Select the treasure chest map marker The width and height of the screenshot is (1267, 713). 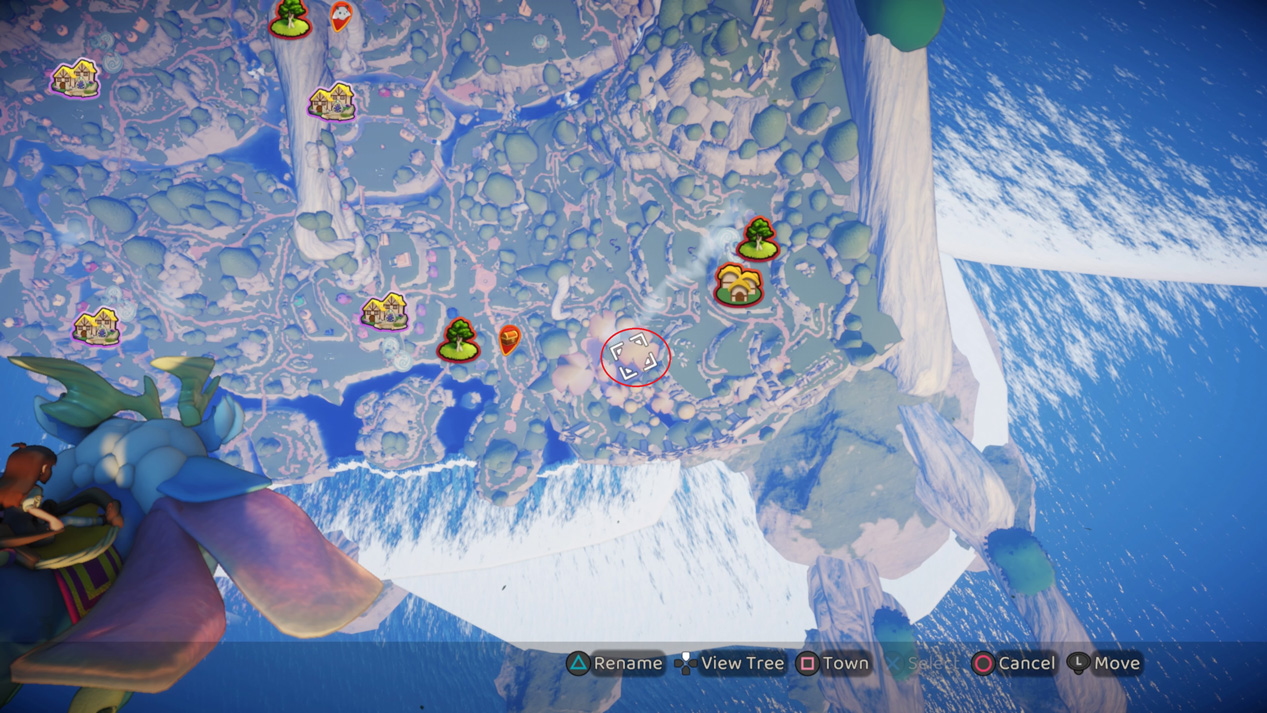(509, 340)
